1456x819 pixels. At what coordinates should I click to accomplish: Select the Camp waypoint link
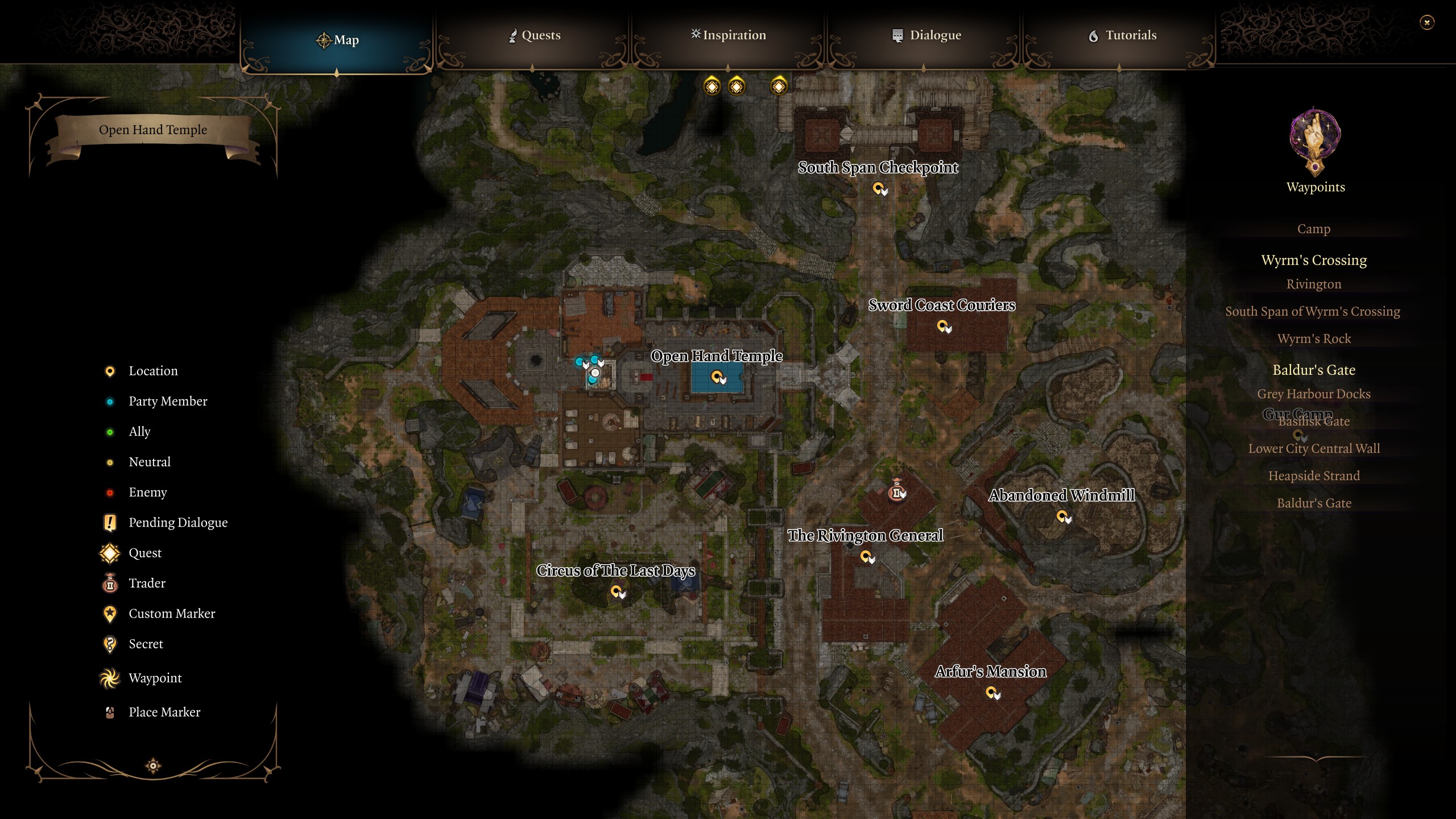(x=1314, y=228)
